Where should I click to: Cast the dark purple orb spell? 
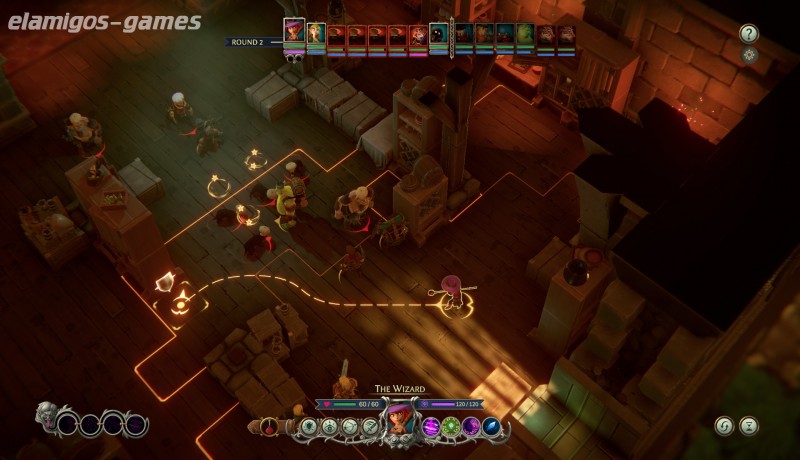coord(471,427)
